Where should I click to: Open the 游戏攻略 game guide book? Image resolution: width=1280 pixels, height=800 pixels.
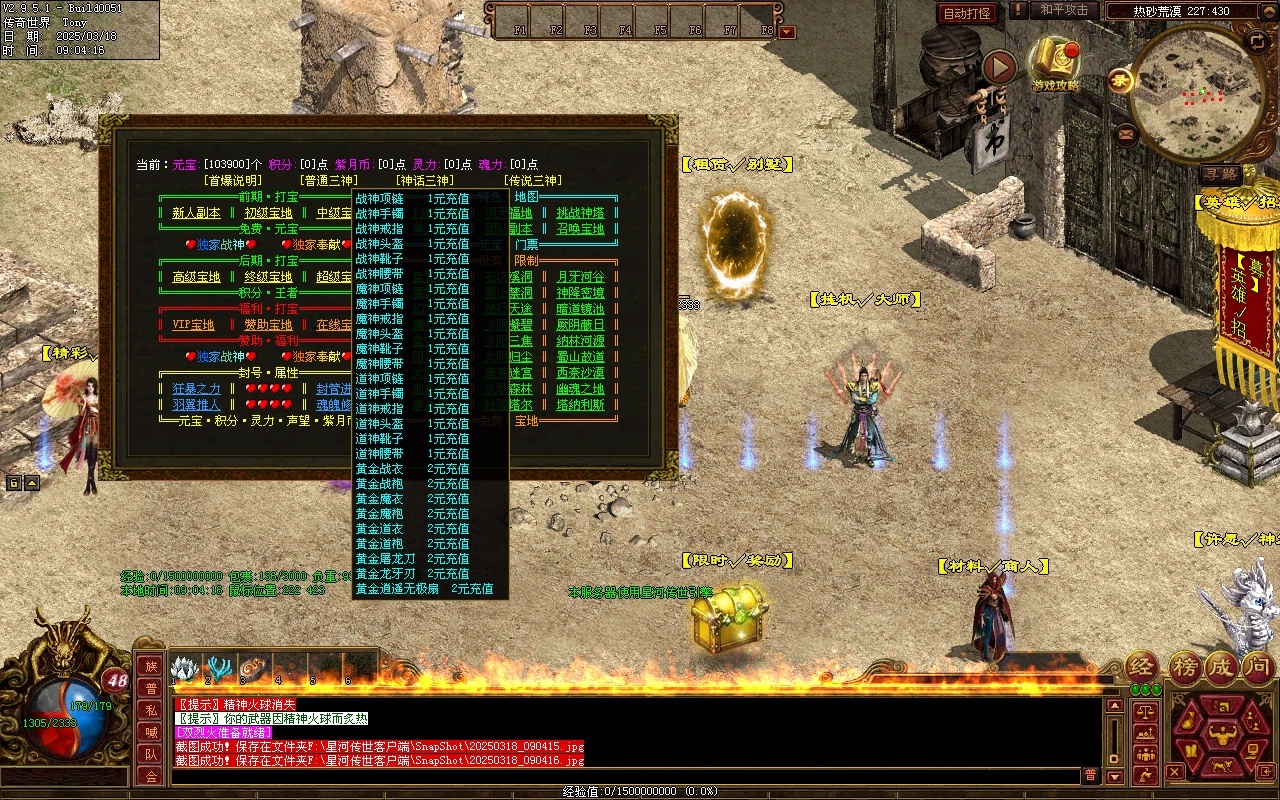pyautogui.click(x=1056, y=64)
